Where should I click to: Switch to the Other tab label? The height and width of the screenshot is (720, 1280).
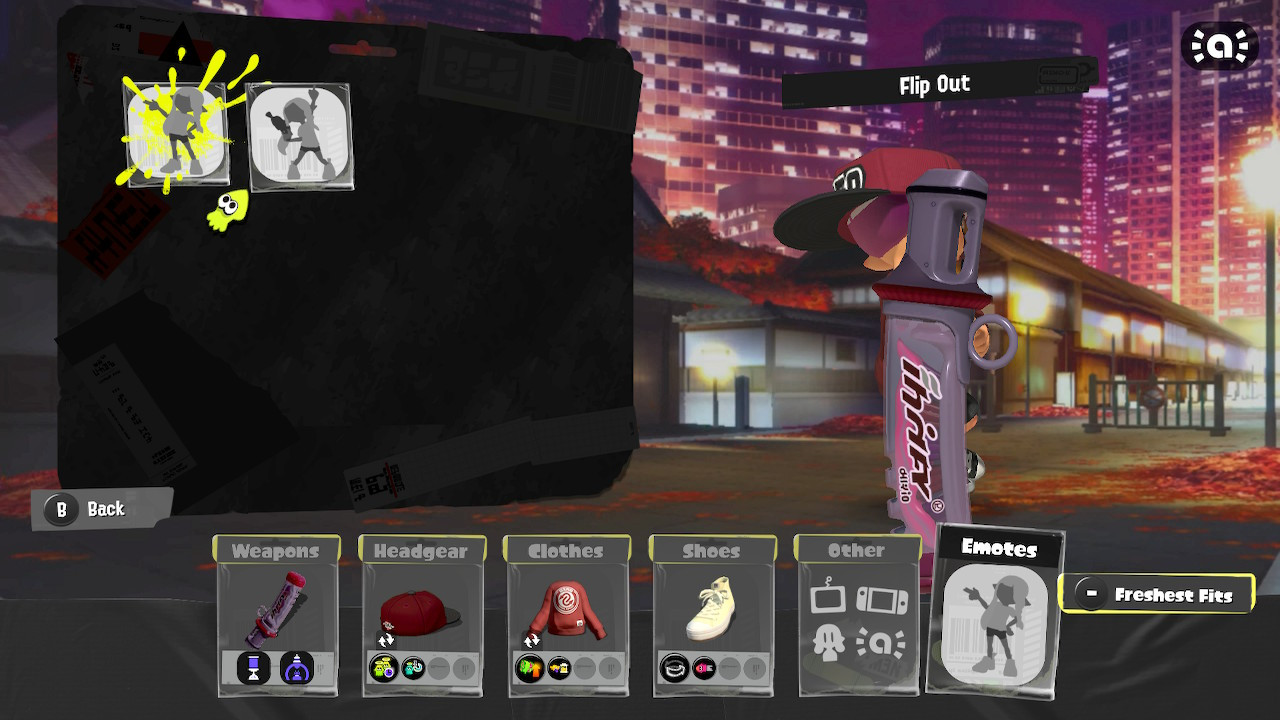857,549
